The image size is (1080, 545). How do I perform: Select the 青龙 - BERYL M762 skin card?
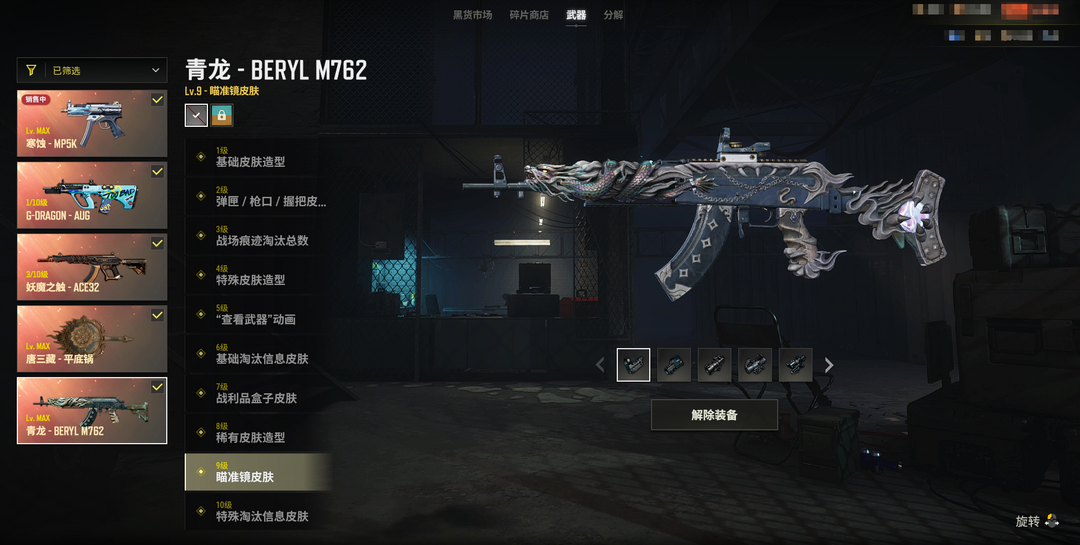tap(92, 409)
